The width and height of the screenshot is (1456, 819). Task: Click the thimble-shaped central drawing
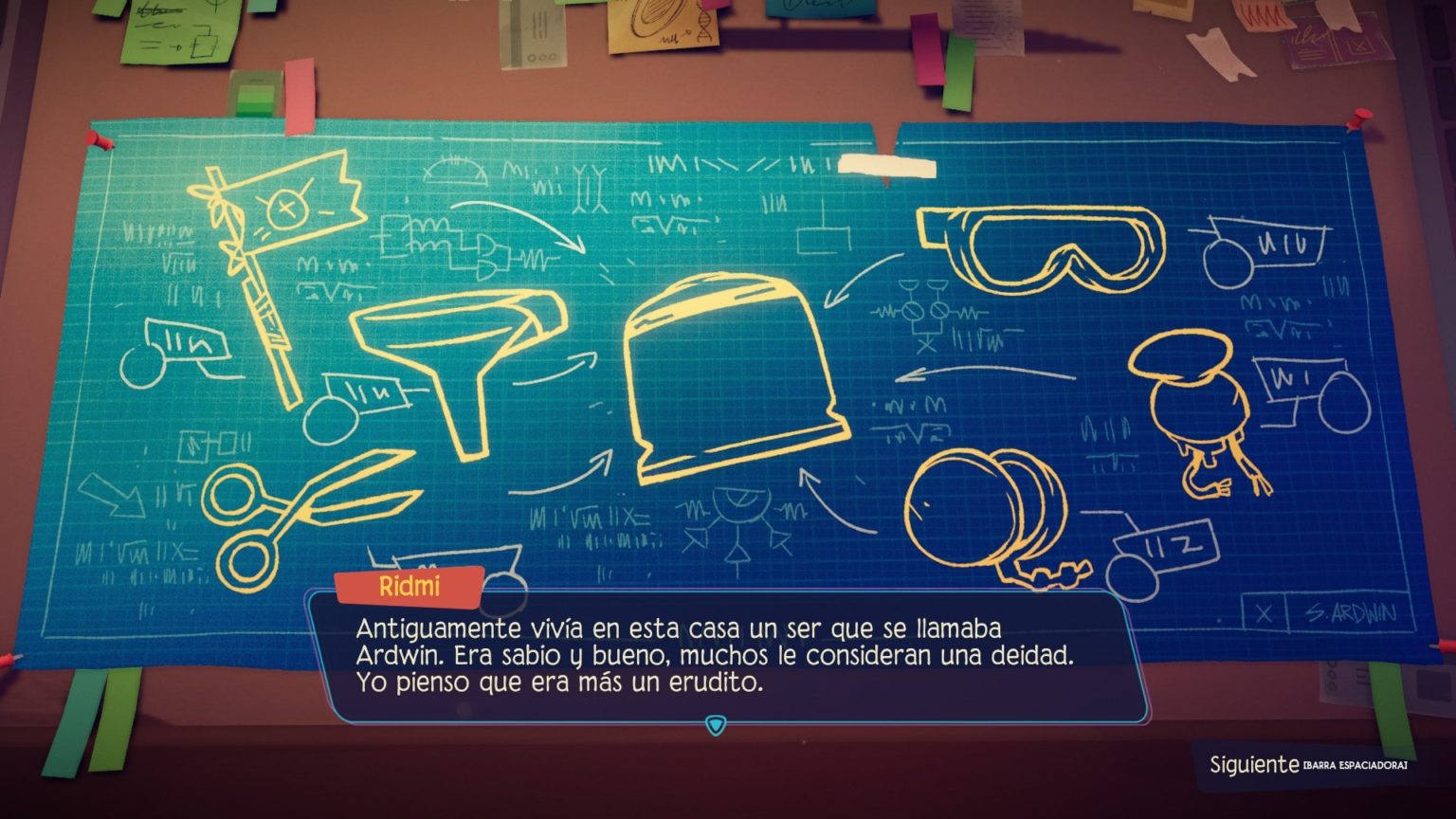pyautogui.click(x=735, y=370)
